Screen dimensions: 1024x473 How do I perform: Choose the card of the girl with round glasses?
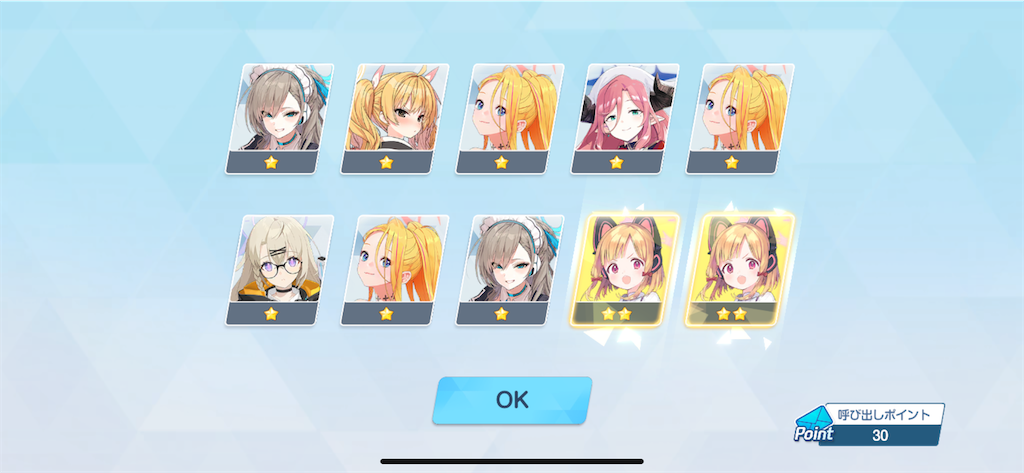[x=271, y=267]
